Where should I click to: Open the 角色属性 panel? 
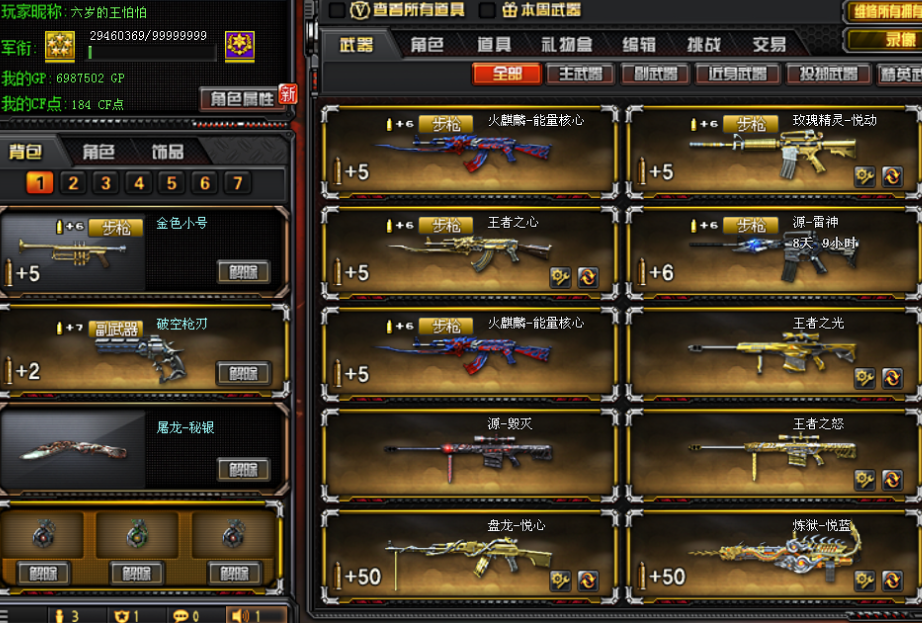click(239, 98)
